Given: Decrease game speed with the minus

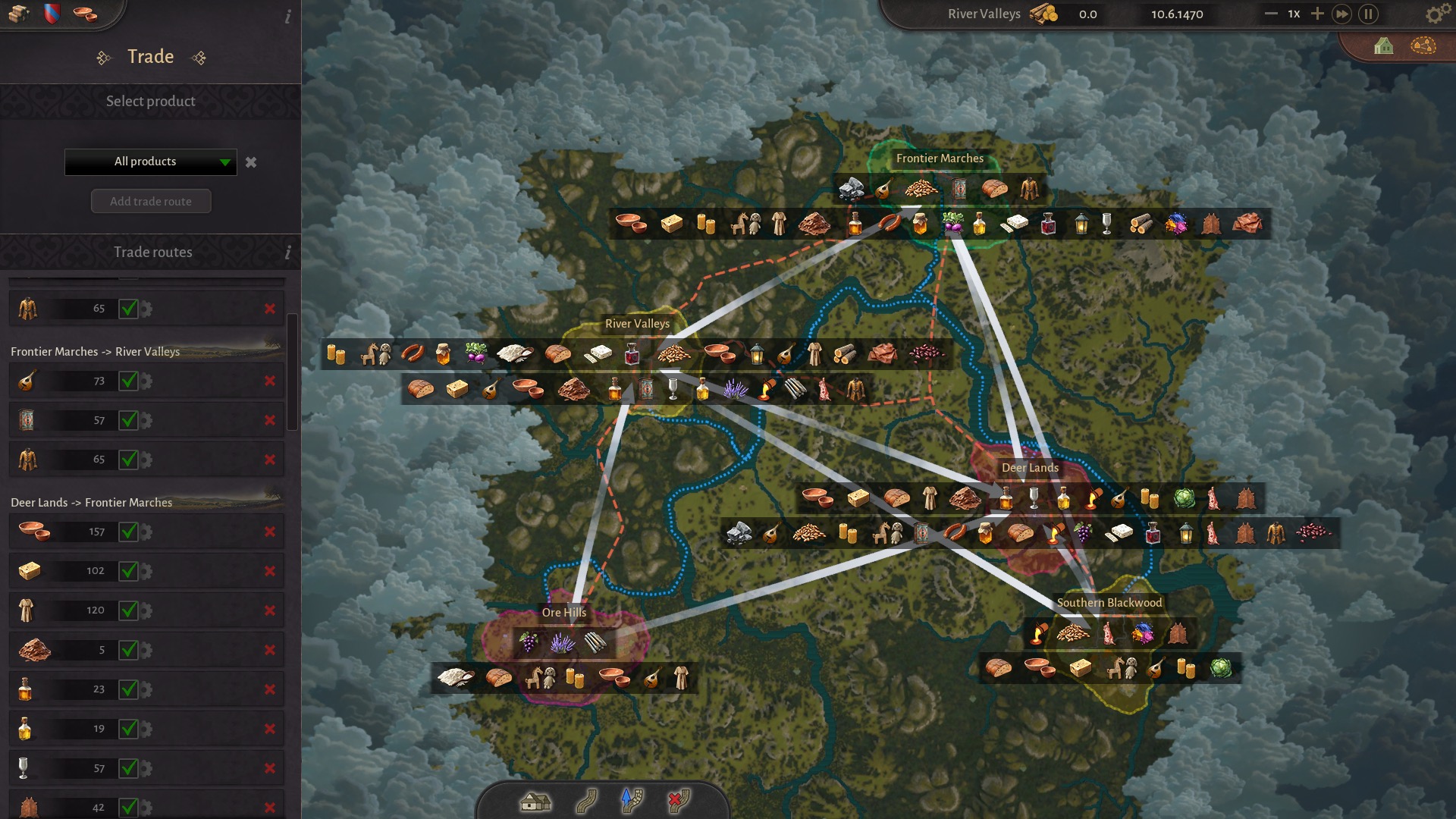Looking at the screenshot, I should pyautogui.click(x=1271, y=14).
